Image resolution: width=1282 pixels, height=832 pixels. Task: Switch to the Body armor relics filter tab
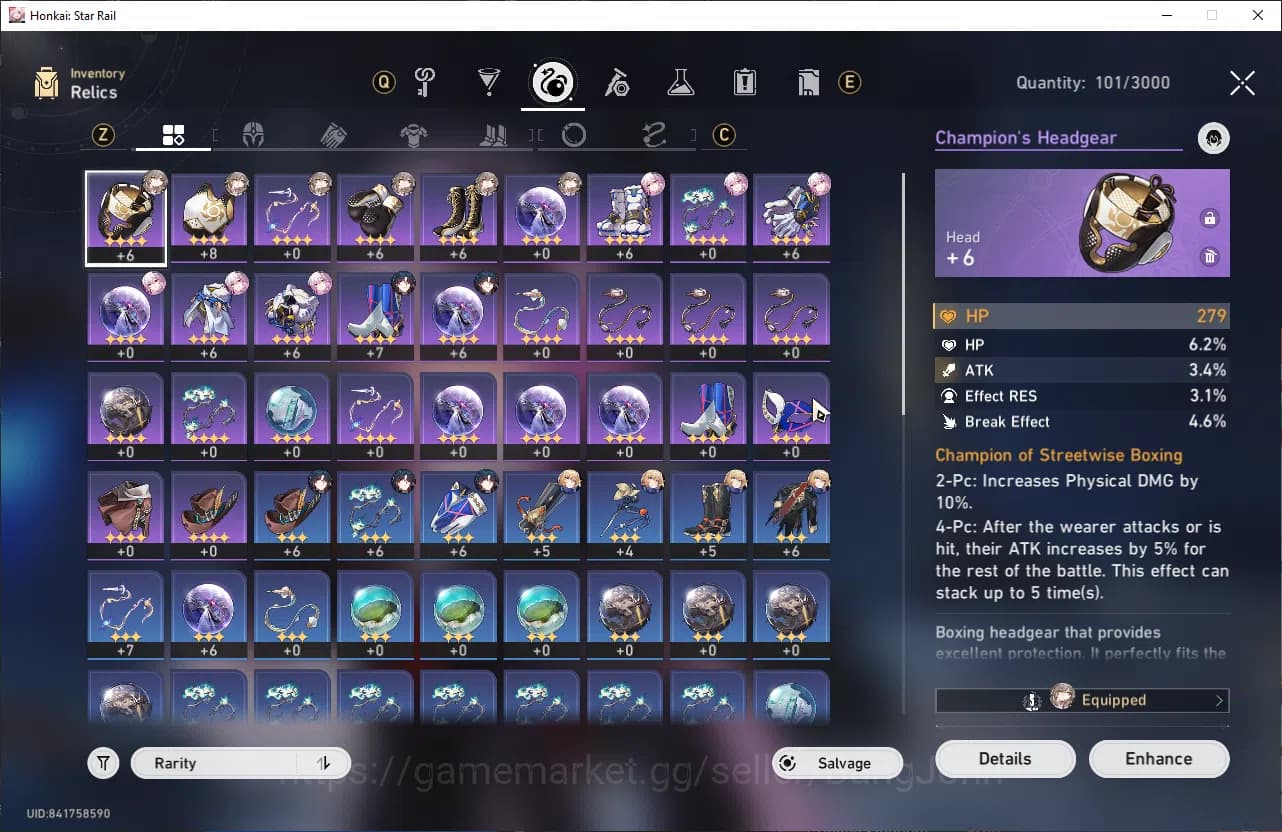click(x=413, y=135)
